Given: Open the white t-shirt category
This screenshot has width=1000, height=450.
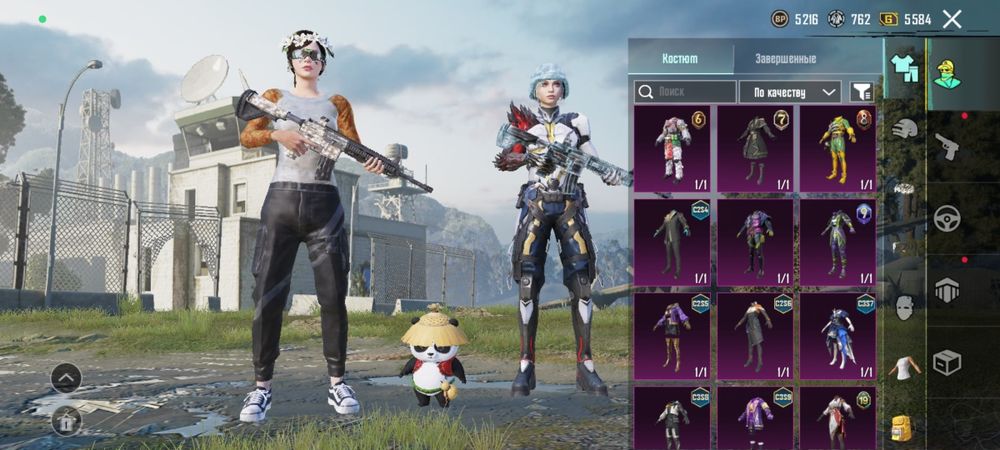Looking at the screenshot, I should (x=904, y=367).
